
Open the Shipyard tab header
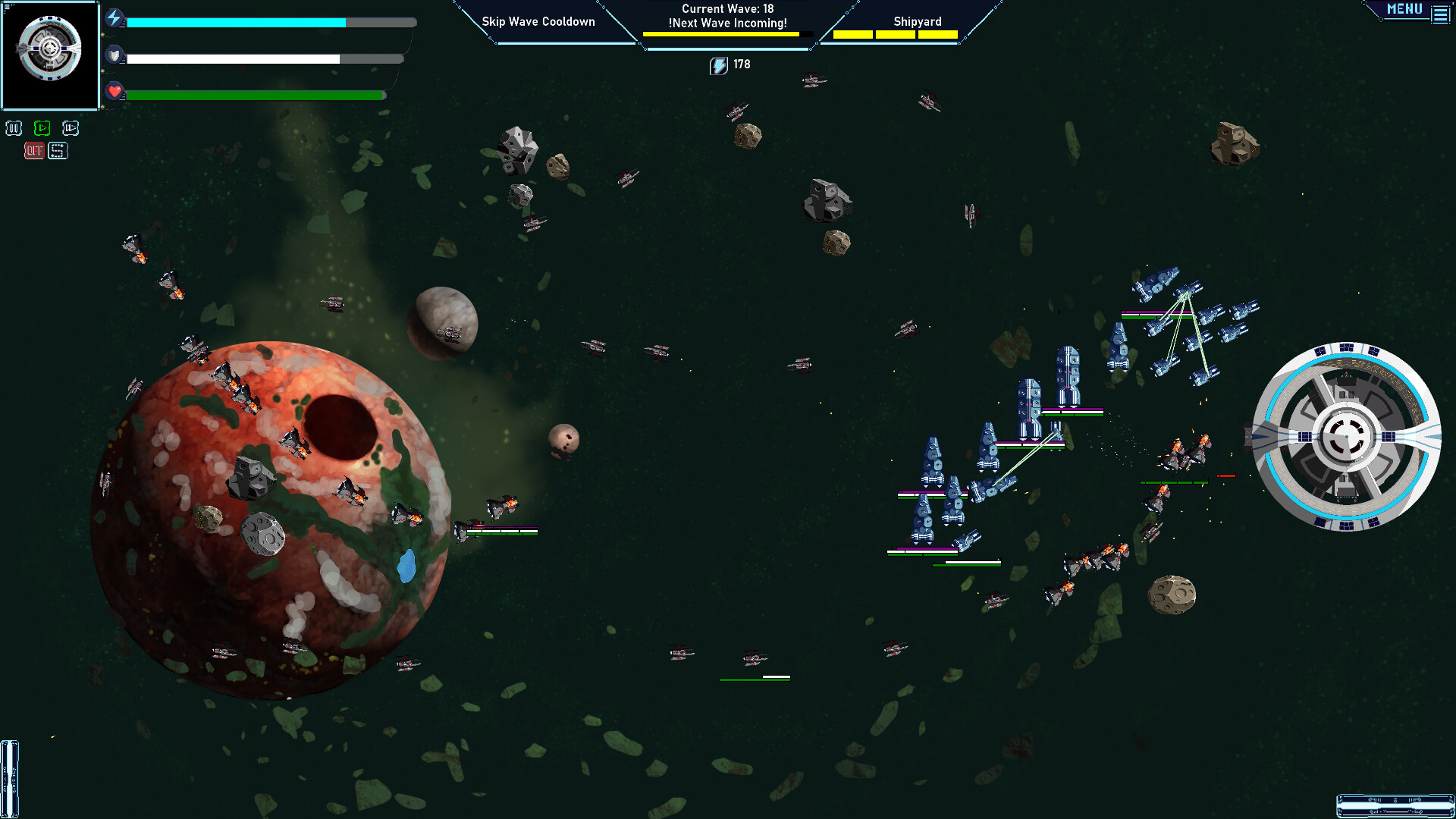(x=918, y=21)
